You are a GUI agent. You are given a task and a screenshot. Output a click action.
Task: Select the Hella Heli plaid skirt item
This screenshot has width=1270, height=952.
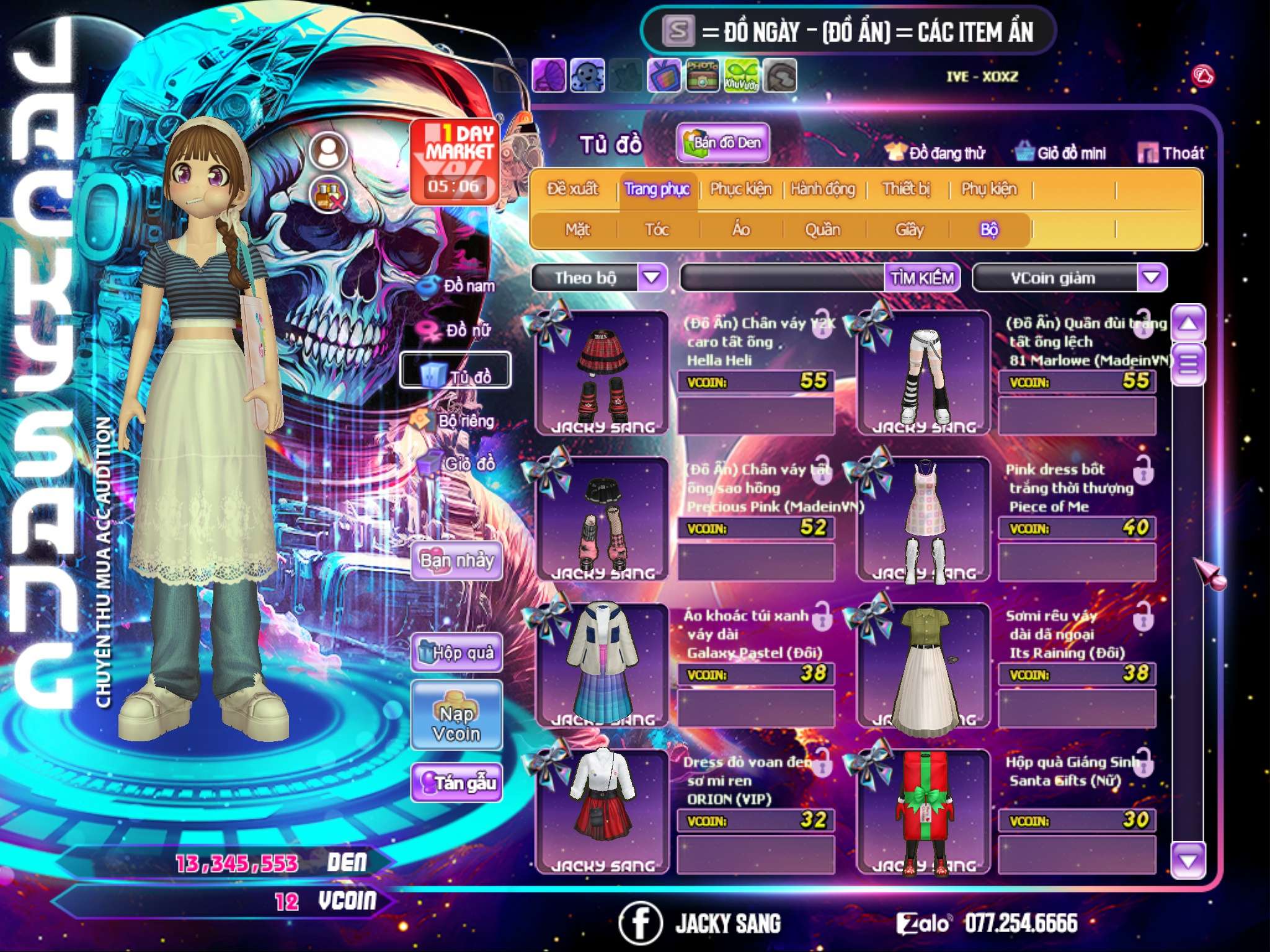pos(602,372)
